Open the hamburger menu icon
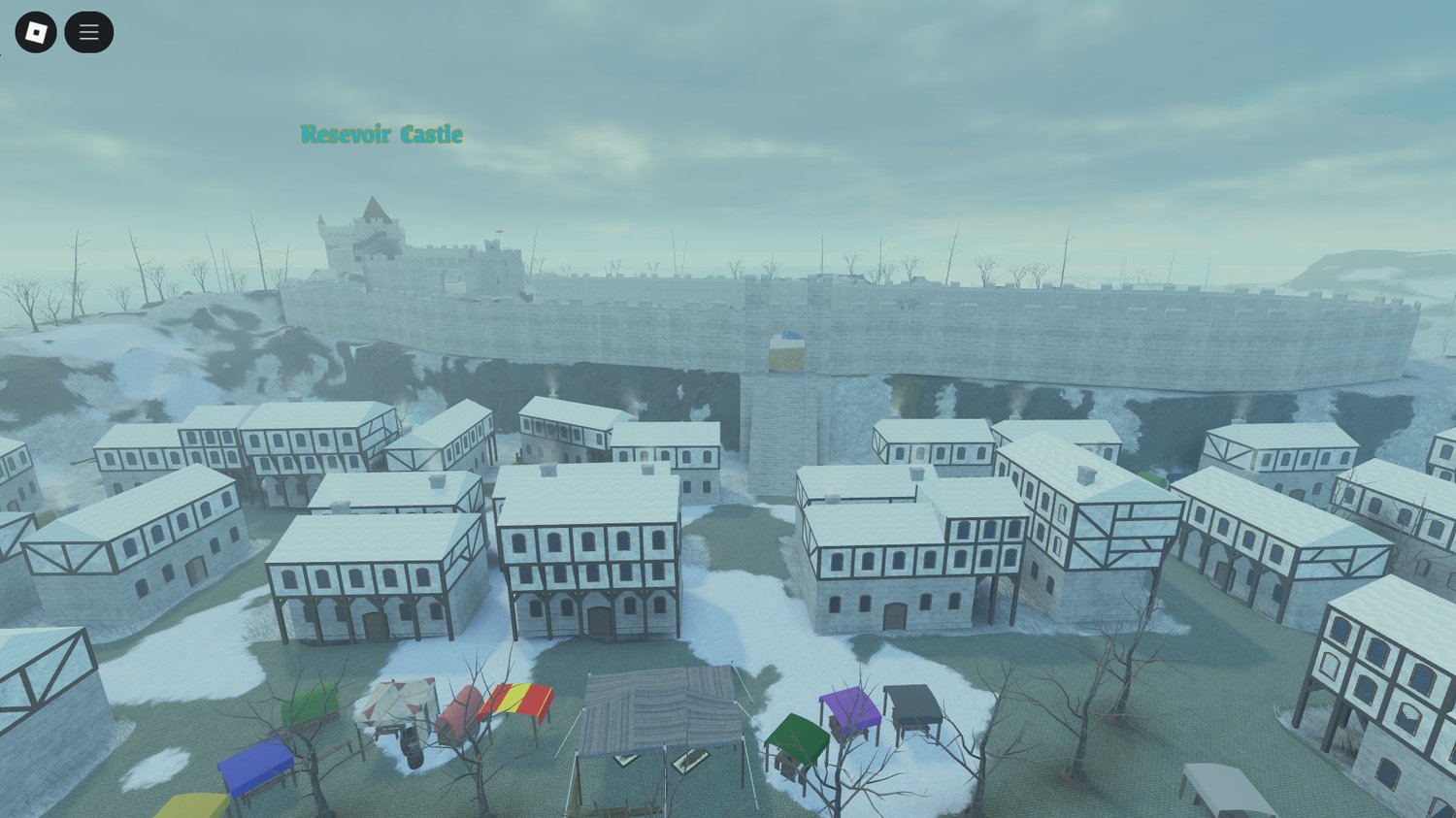 click(88, 31)
